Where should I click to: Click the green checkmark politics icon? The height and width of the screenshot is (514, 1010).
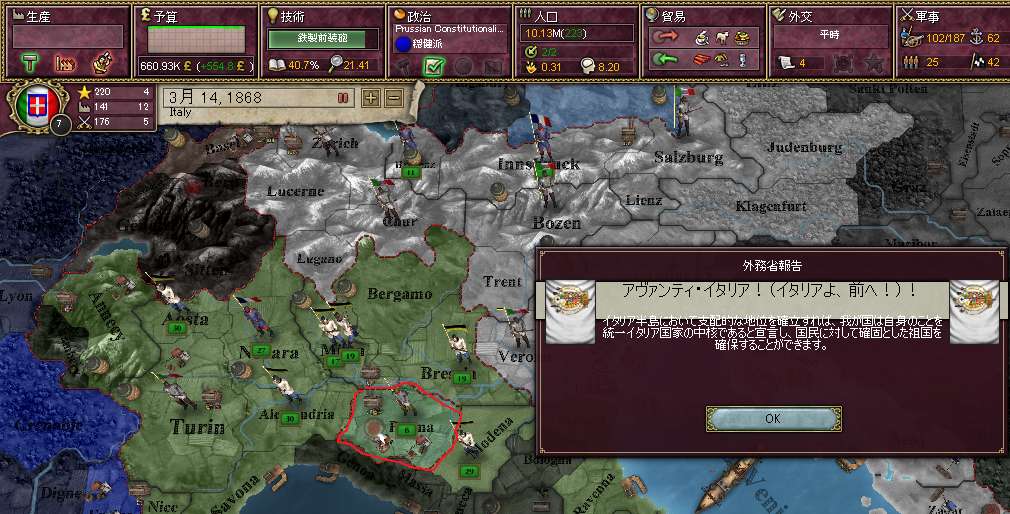point(434,66)
